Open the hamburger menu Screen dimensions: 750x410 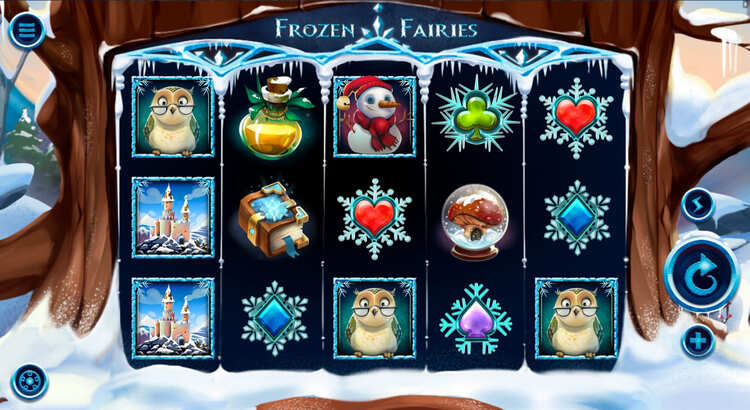point(26,30)
